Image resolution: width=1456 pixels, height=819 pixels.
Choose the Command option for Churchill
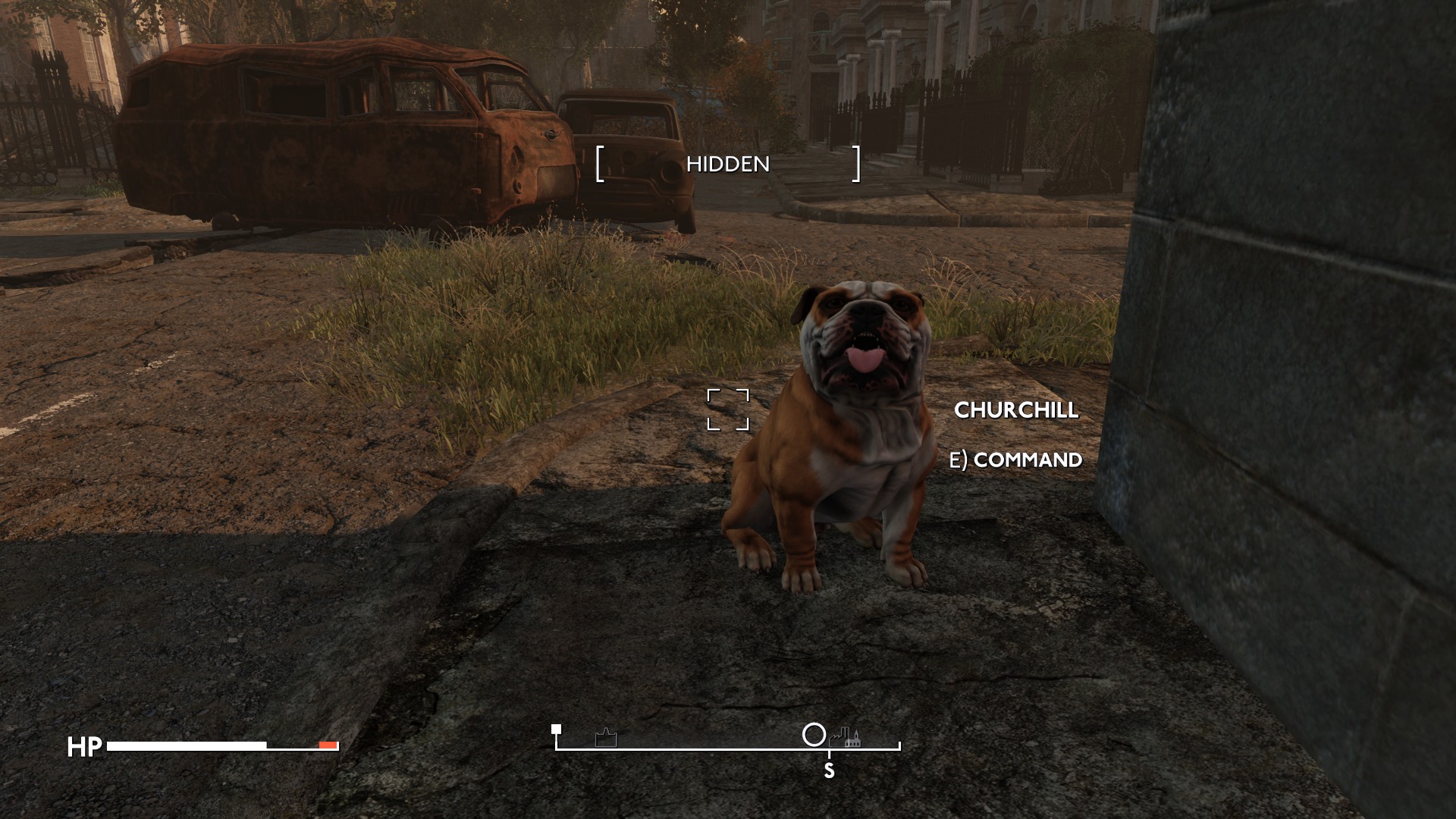tap(1016, 460)
